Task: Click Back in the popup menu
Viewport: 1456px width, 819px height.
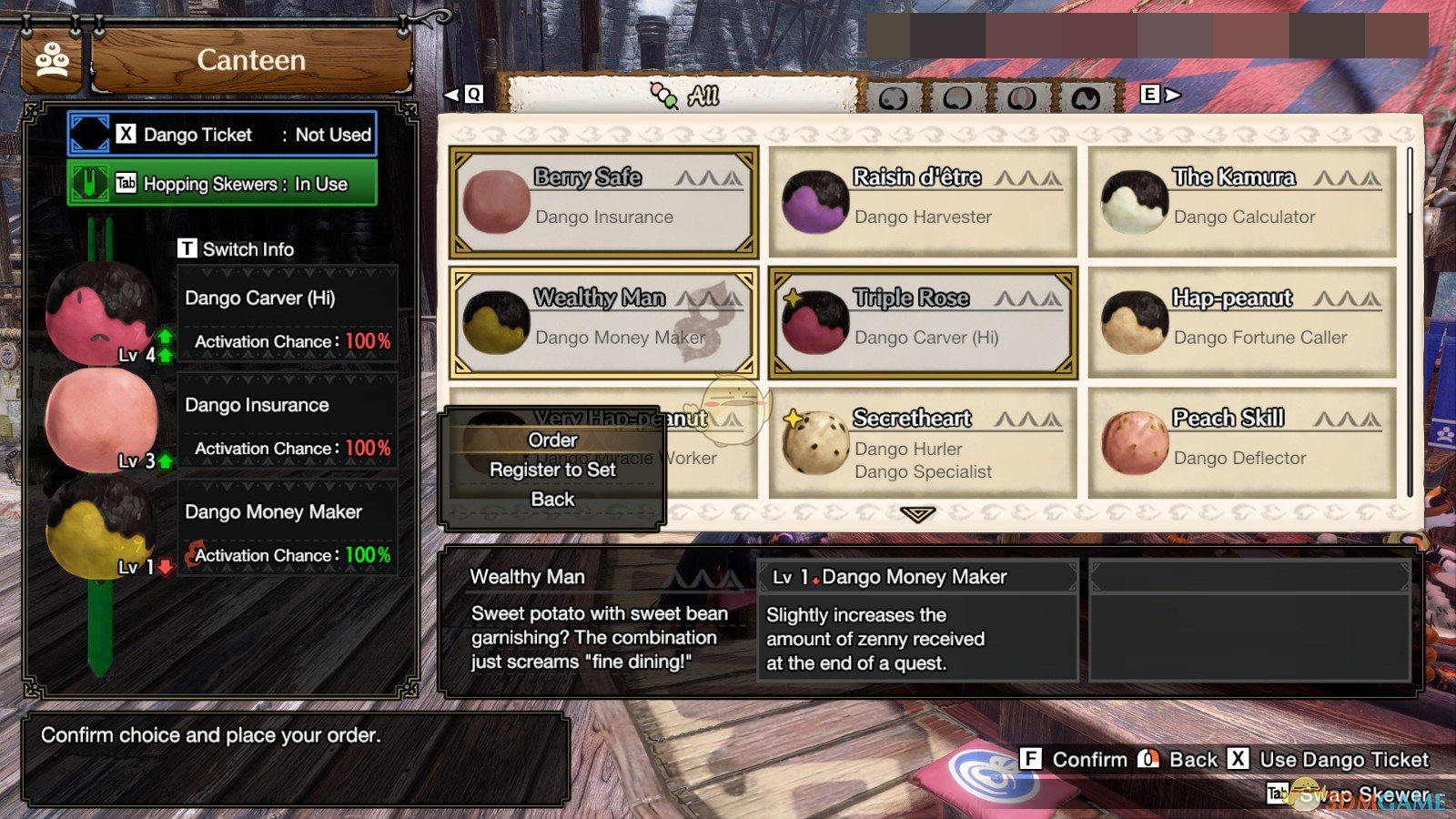Action: pyautogui.click(x=552, y=500)
